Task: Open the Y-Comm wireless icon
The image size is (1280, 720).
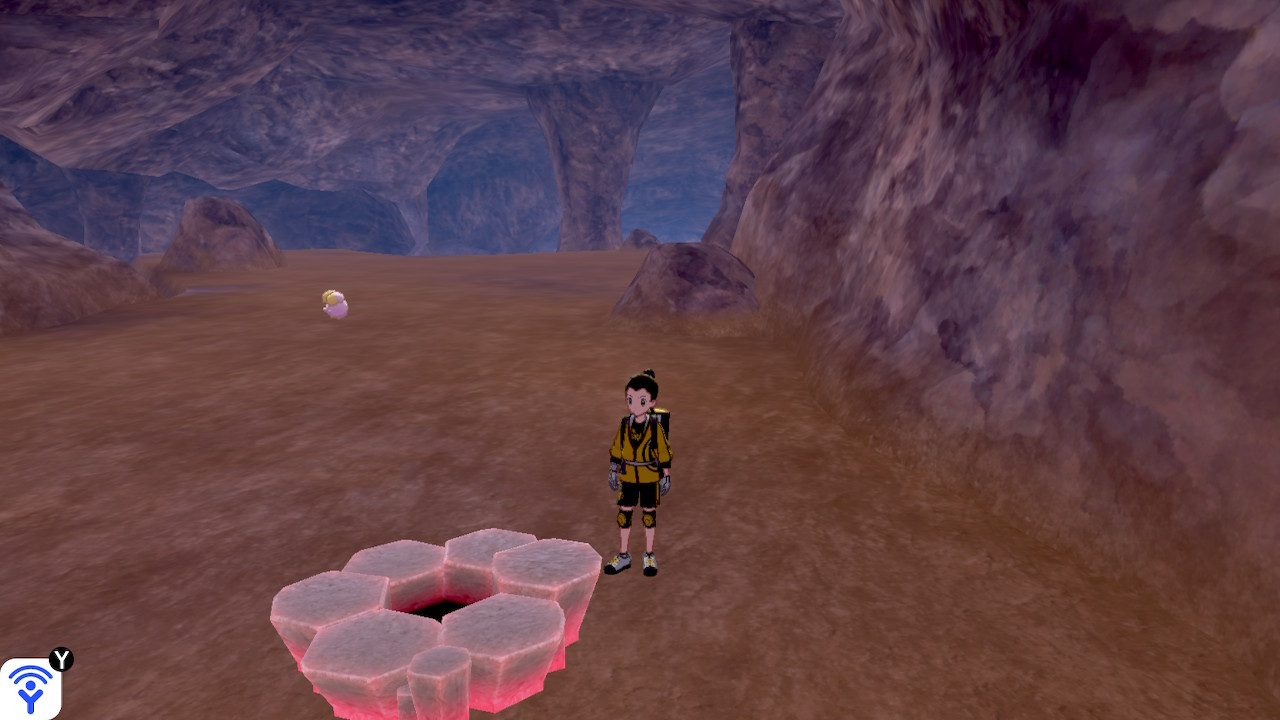Action: (31, 688)
